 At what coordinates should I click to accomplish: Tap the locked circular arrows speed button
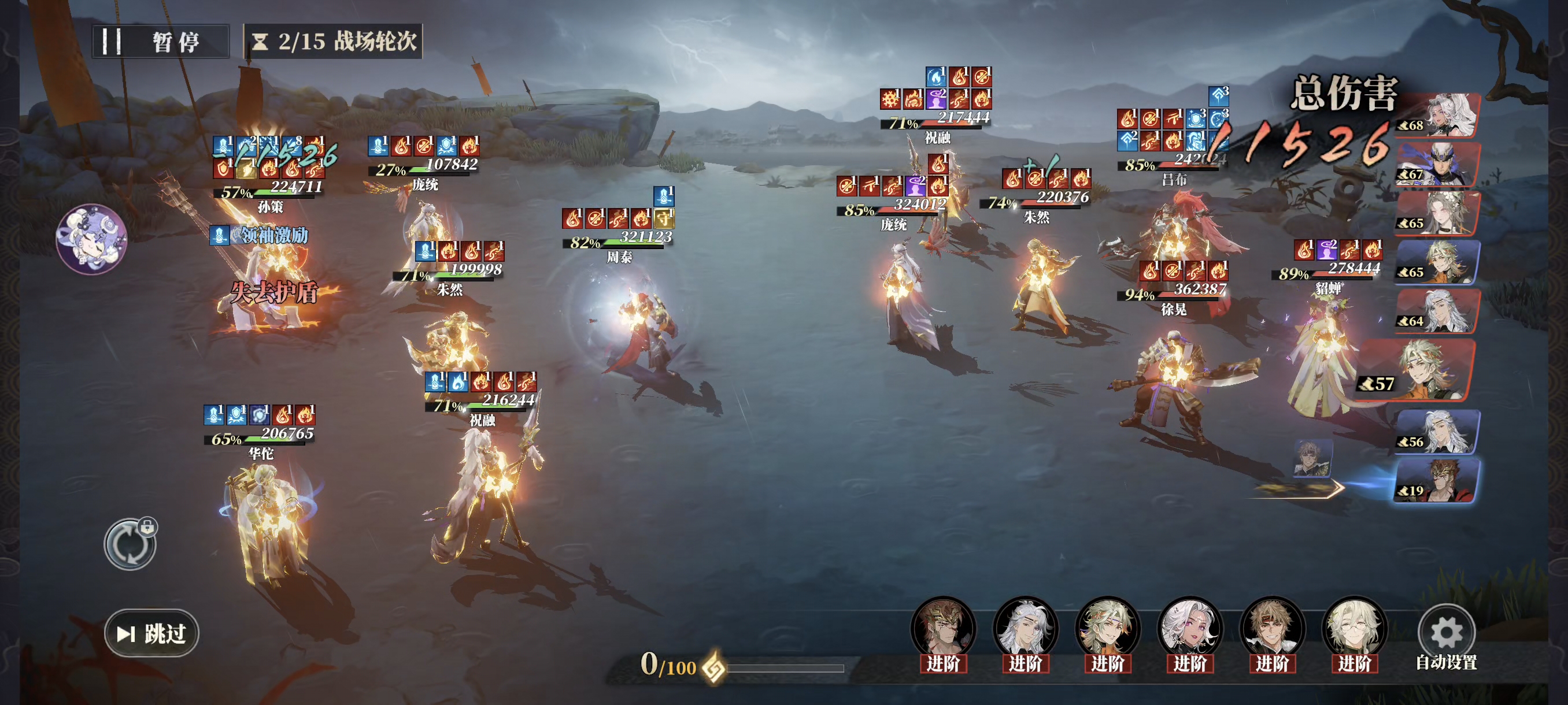(x=130, y=544)
